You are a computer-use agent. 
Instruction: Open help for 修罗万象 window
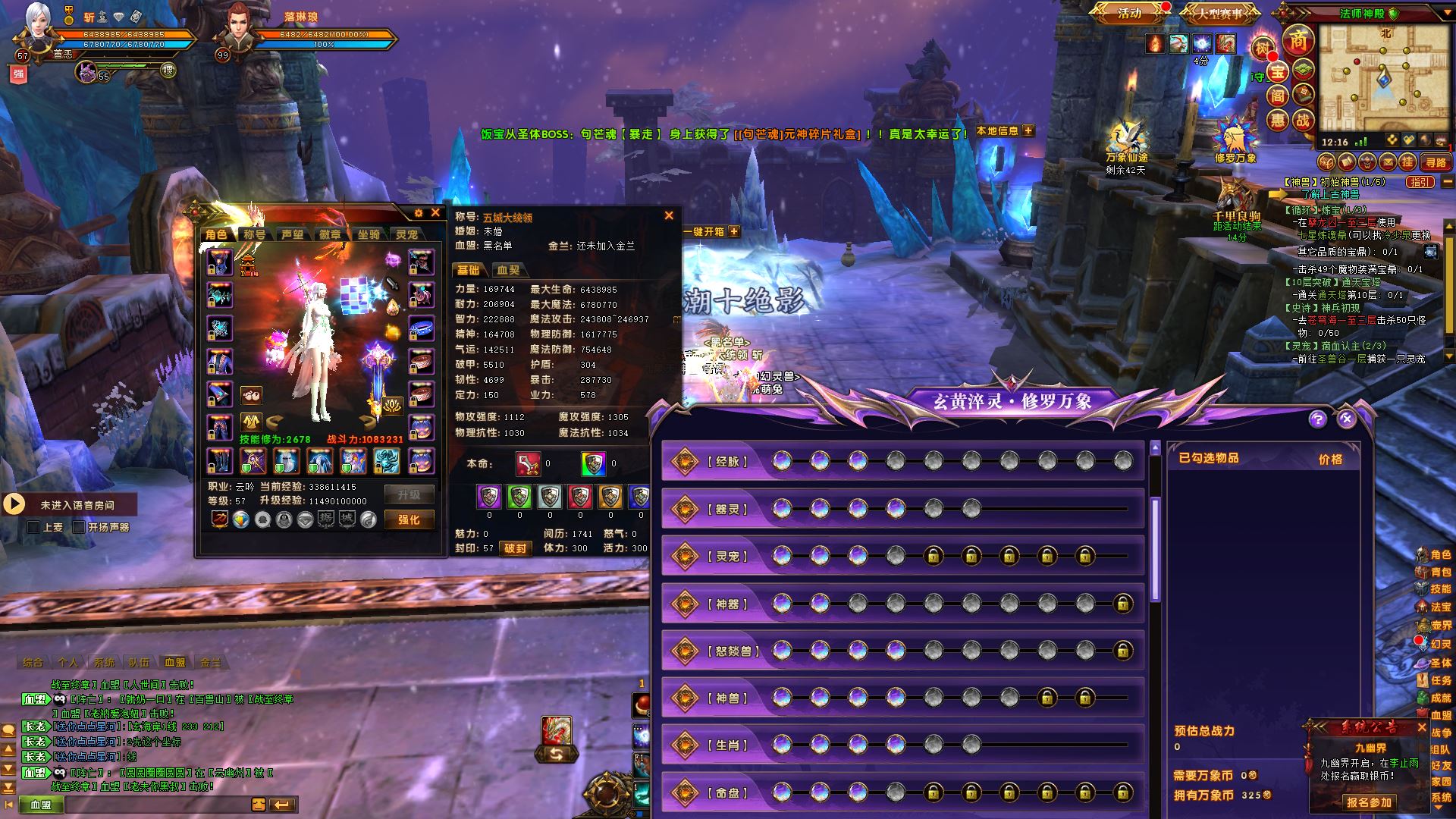[x=1317, y=419]
